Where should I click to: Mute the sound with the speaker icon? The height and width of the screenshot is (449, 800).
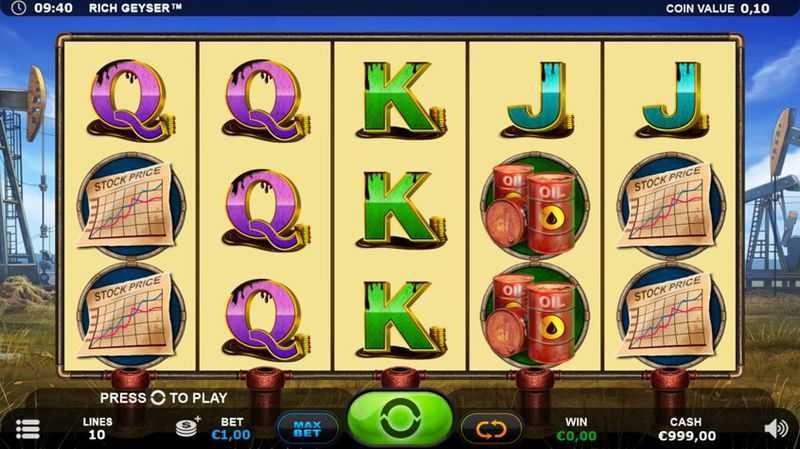coord(775,428)
